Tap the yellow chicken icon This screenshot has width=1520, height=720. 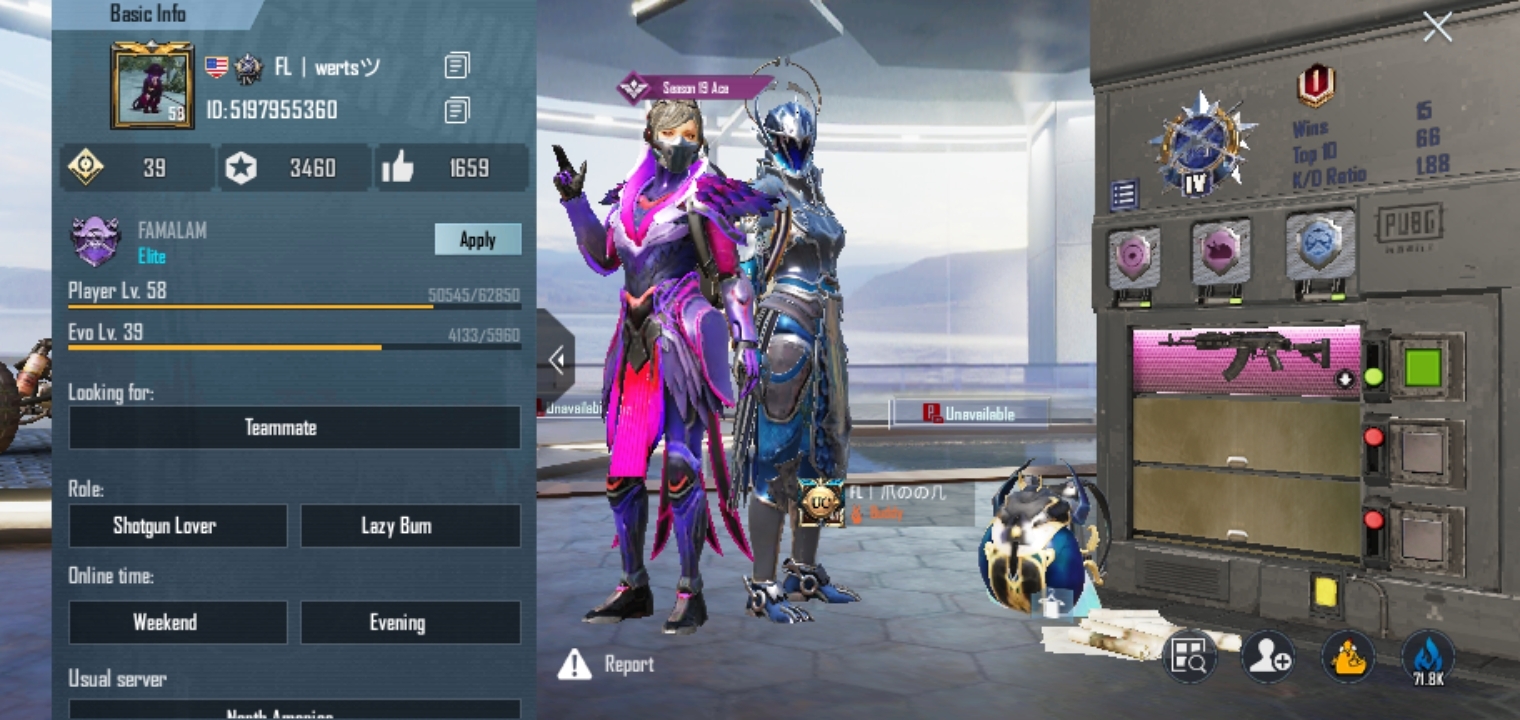pyautogui.click(x=1347, y=657)
